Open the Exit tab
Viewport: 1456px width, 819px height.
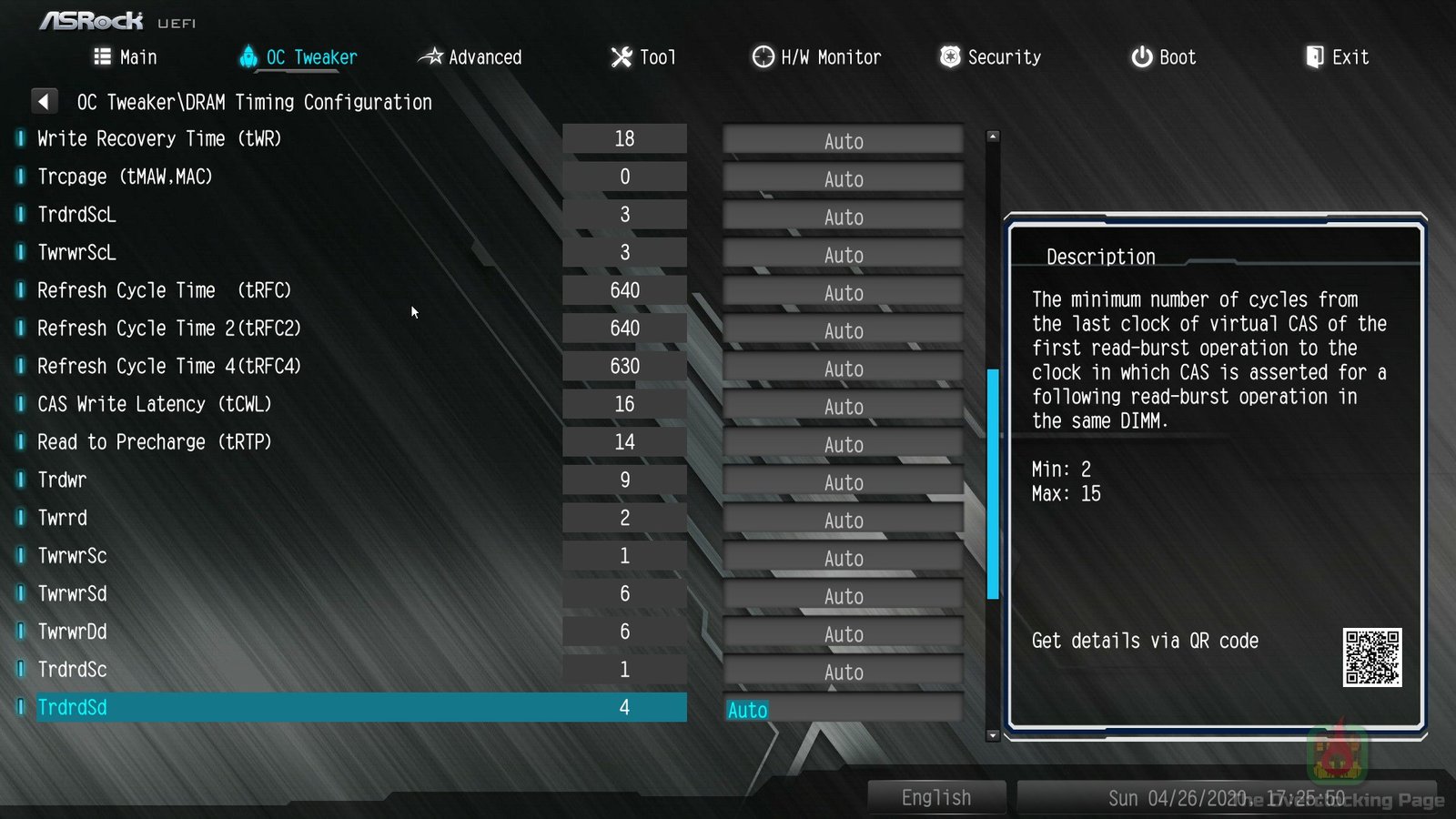point(1337,57)
